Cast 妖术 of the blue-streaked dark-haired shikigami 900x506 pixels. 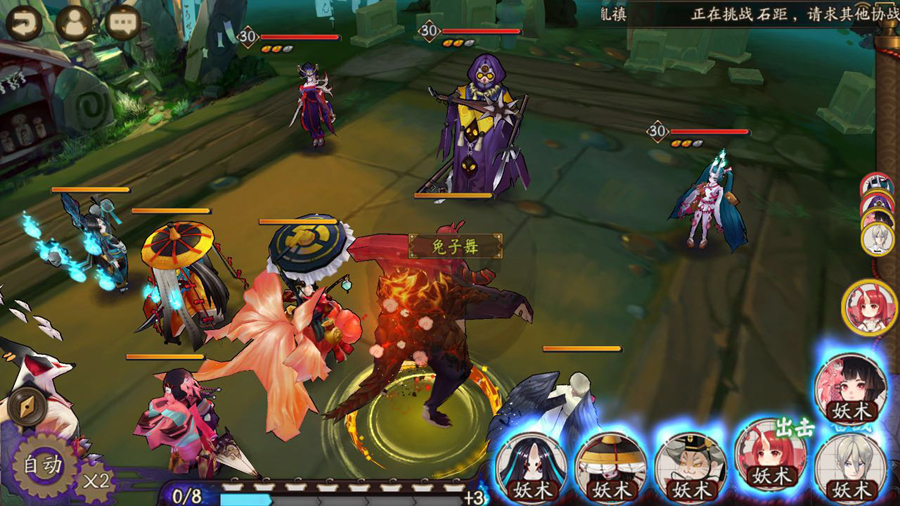(530, 467)
